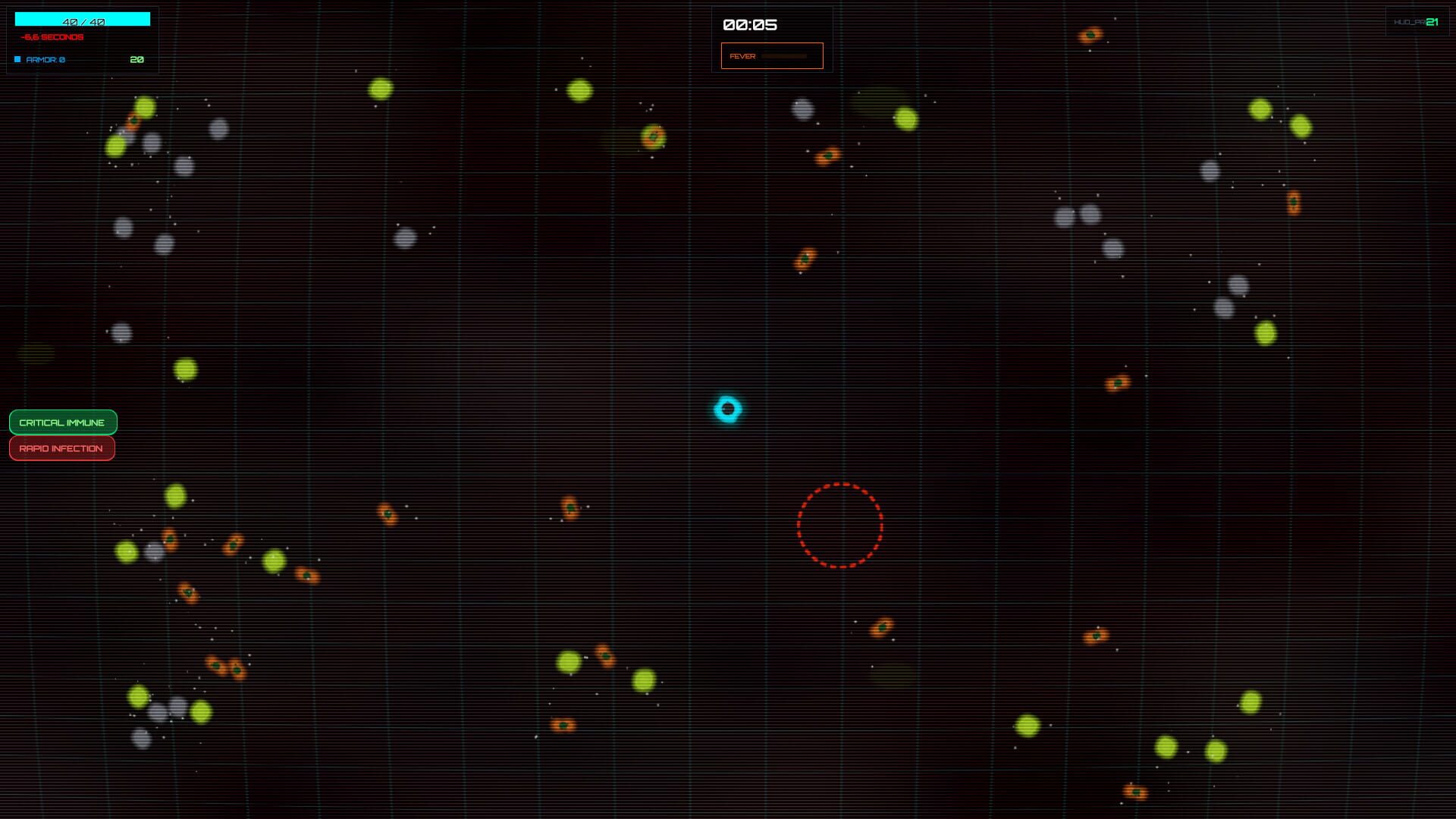The image size is (1456, 819).
Task: Toggle the RAPID INFECTION status badge
Action: [x=61, y=448]
